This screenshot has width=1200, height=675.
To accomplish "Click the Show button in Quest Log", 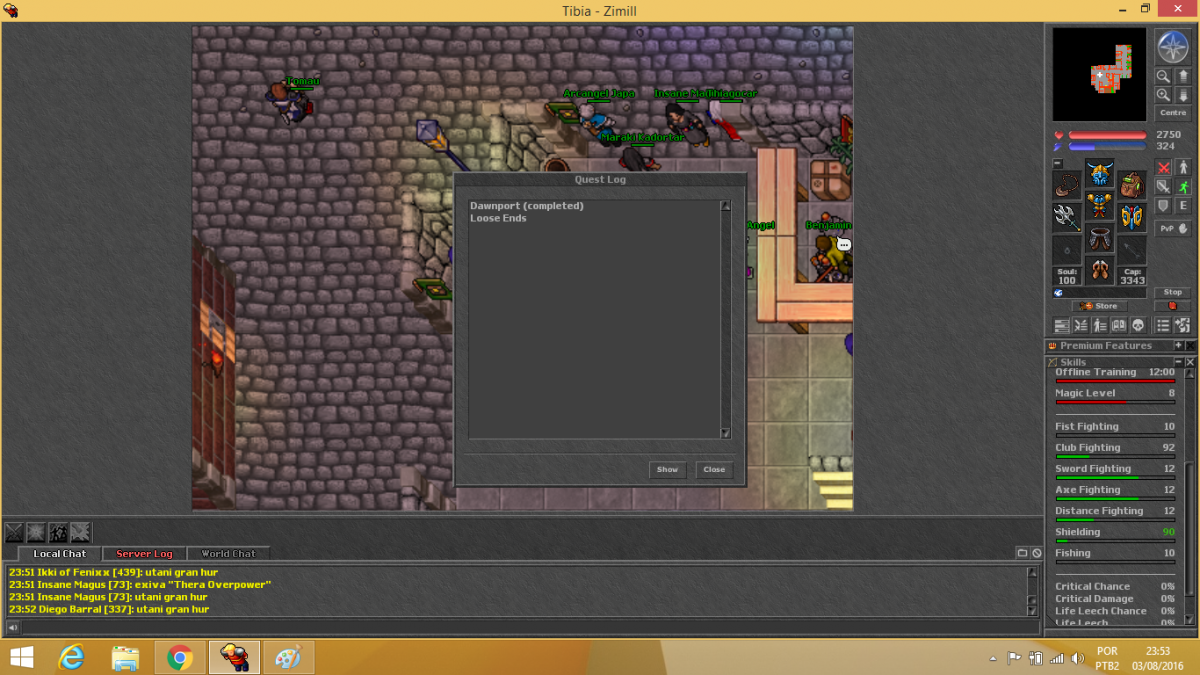I will coord(667,469).
